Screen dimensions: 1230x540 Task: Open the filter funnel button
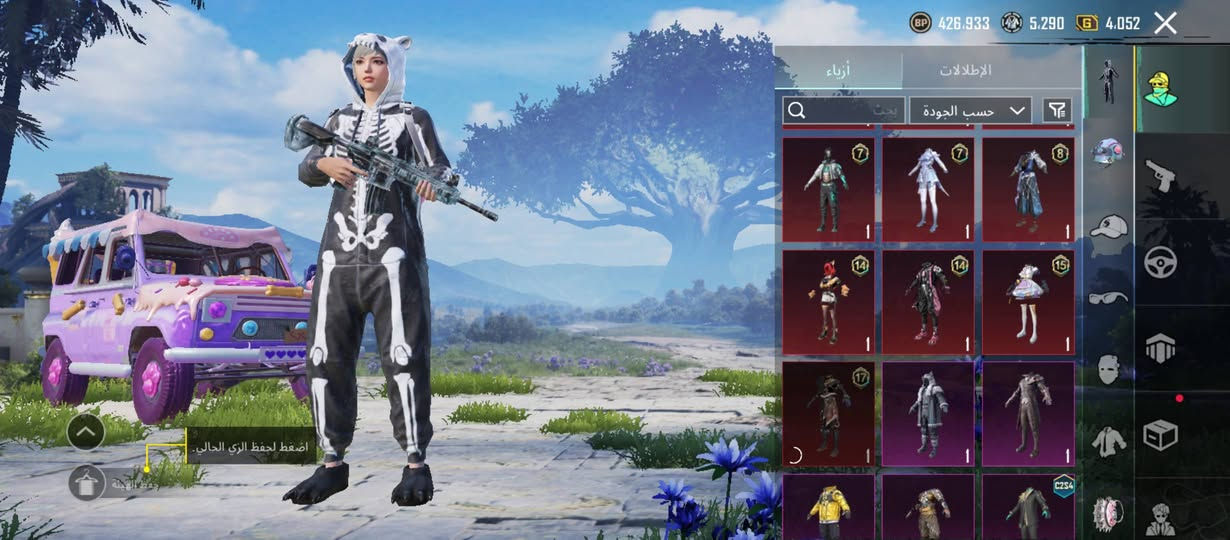tap(1056, 110)
